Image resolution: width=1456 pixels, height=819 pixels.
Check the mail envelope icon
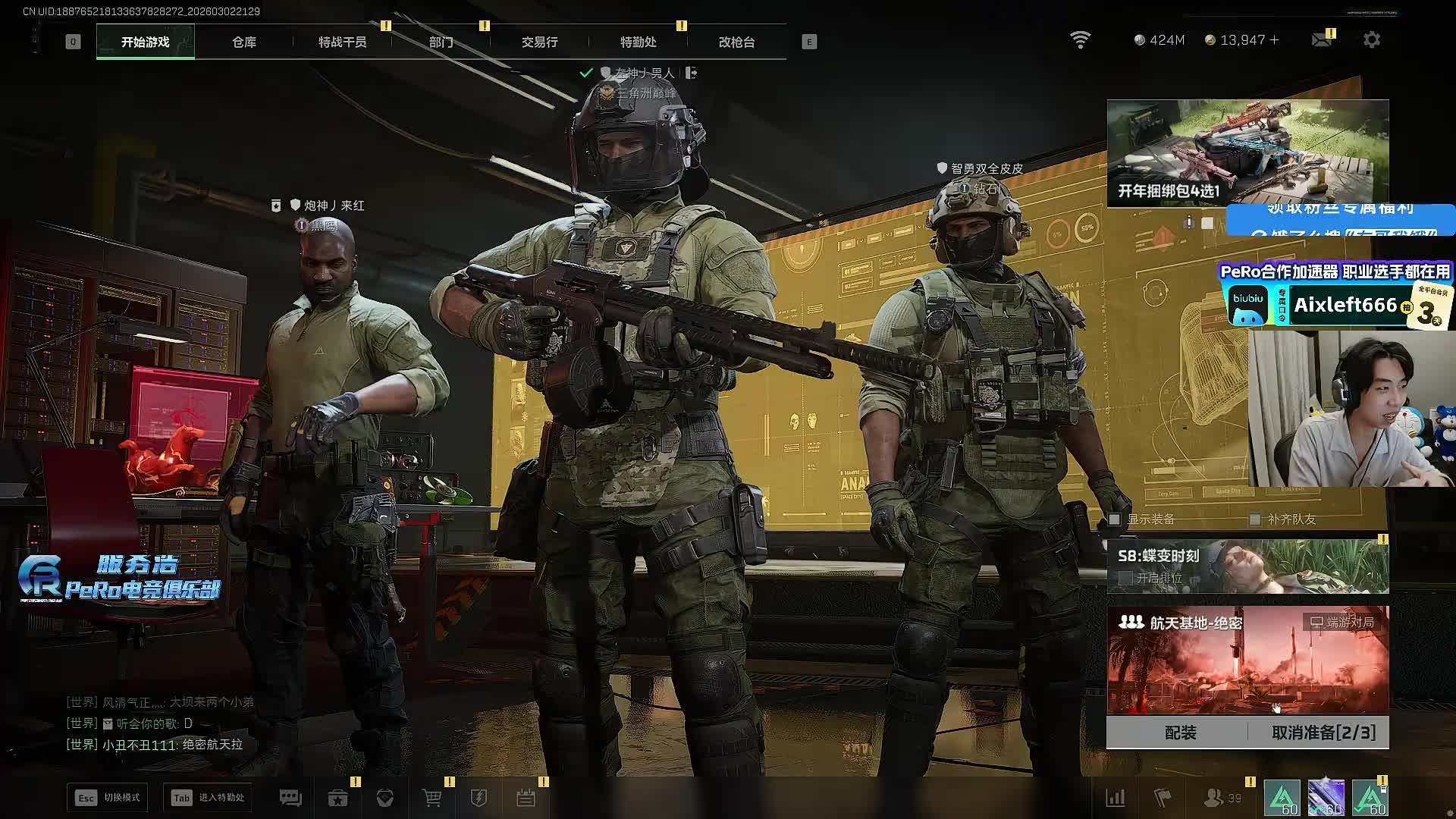[x=1322, y=39]
